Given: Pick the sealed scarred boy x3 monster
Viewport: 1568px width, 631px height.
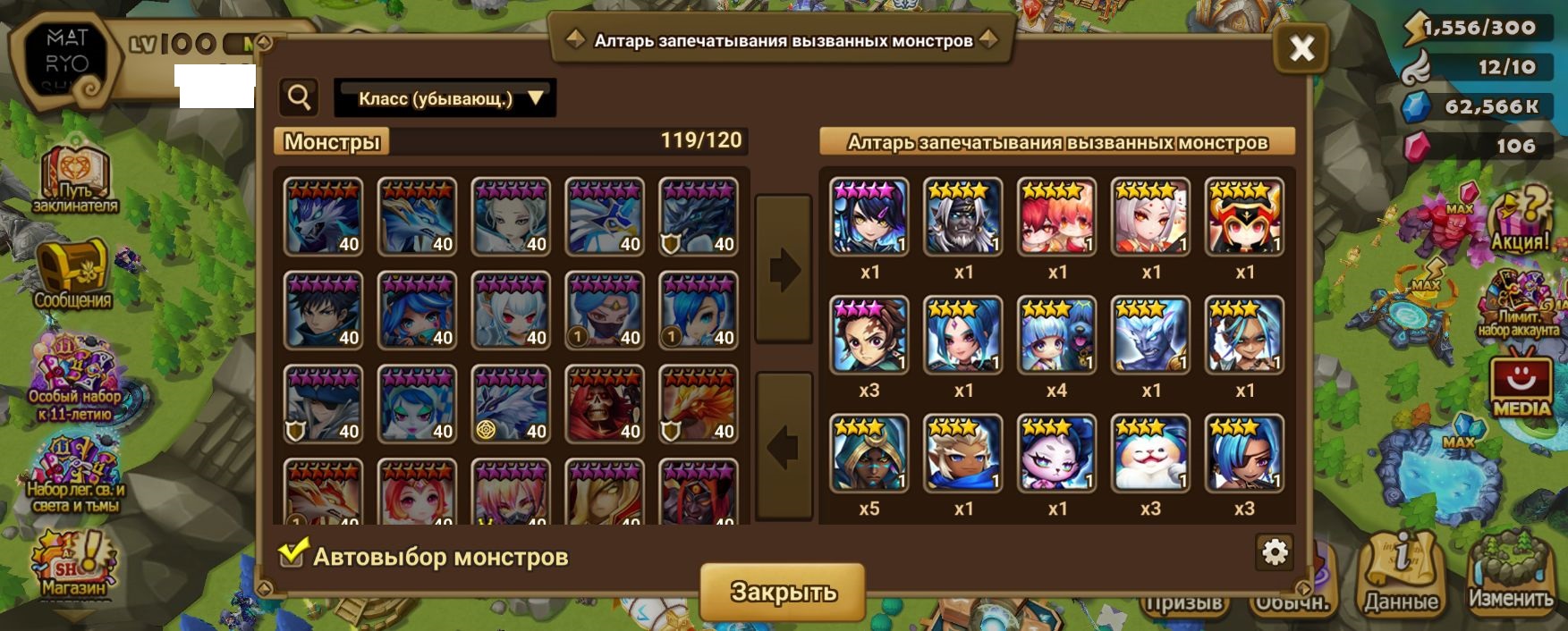Looking at the screenshot, I should (869, 336).
